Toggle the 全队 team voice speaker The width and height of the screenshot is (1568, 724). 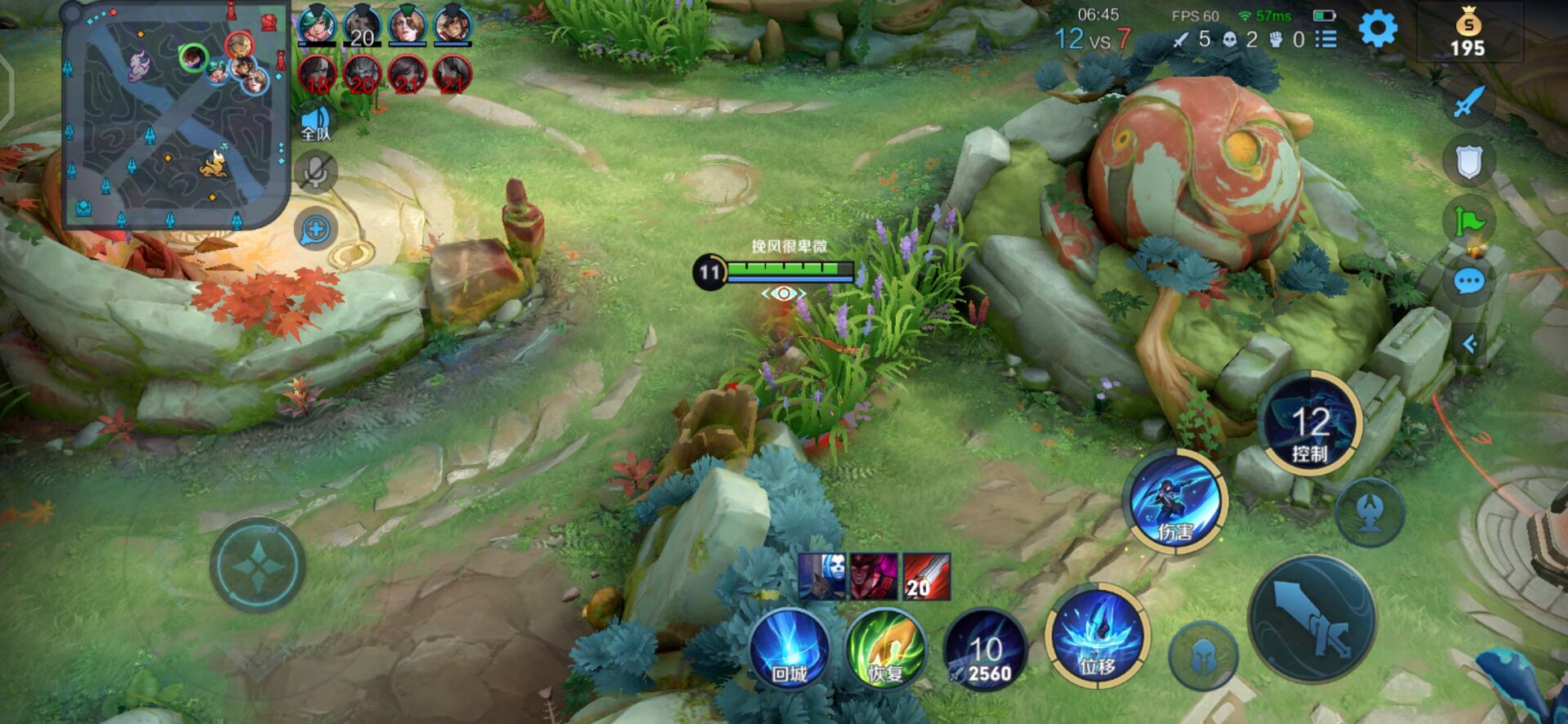click(x=316, y=123)
